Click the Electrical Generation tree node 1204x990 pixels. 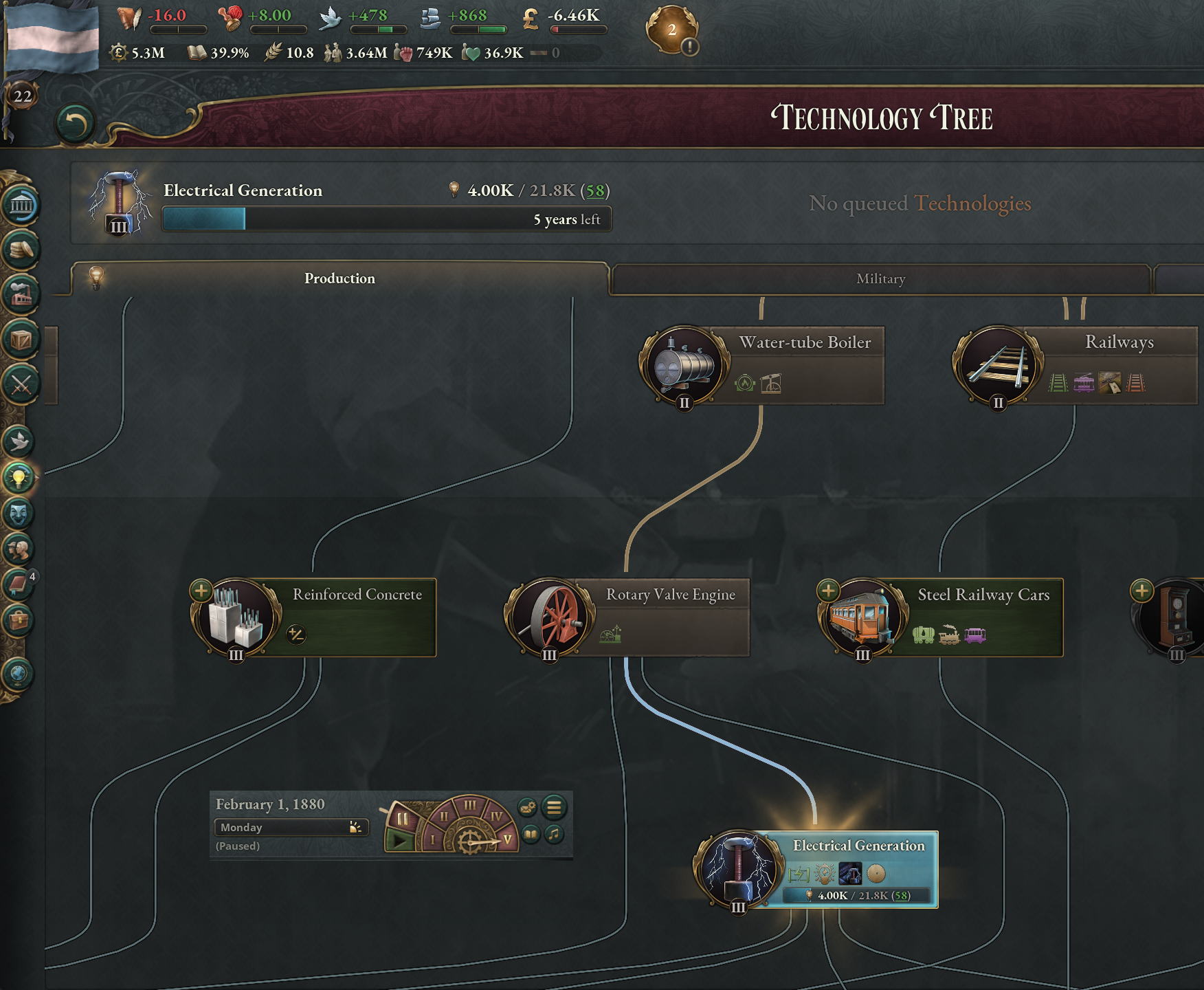tap(858, 846)
